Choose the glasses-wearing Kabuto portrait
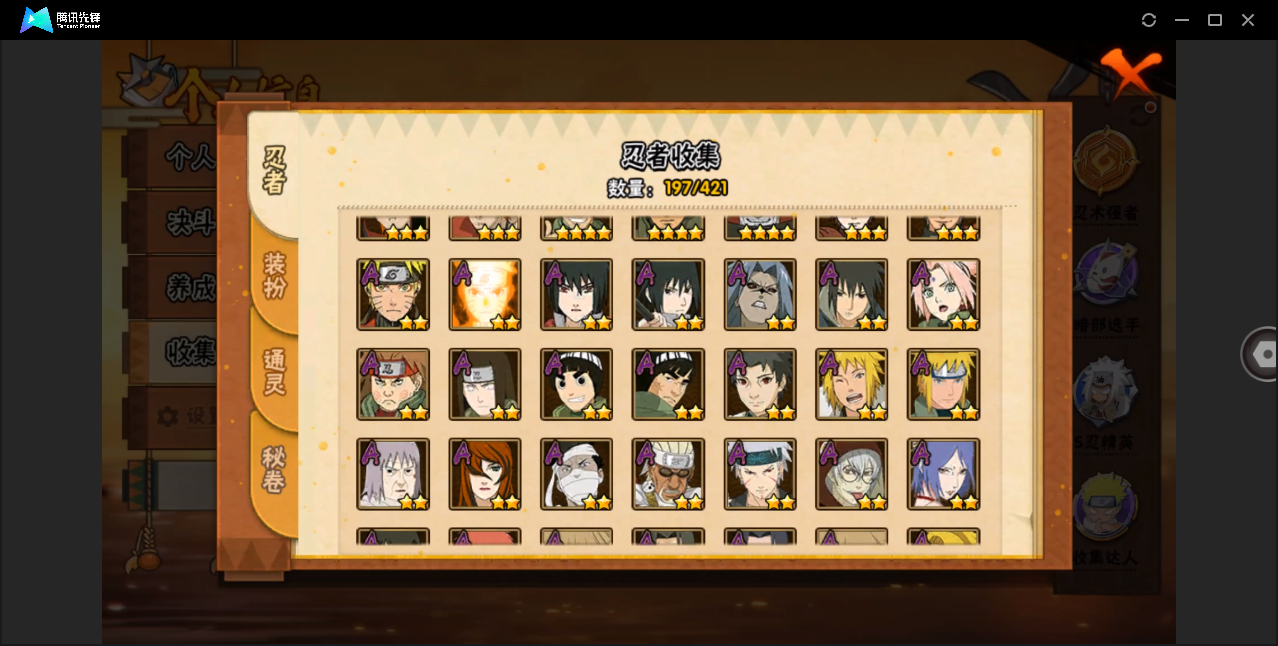 click(x=852, y=475)
